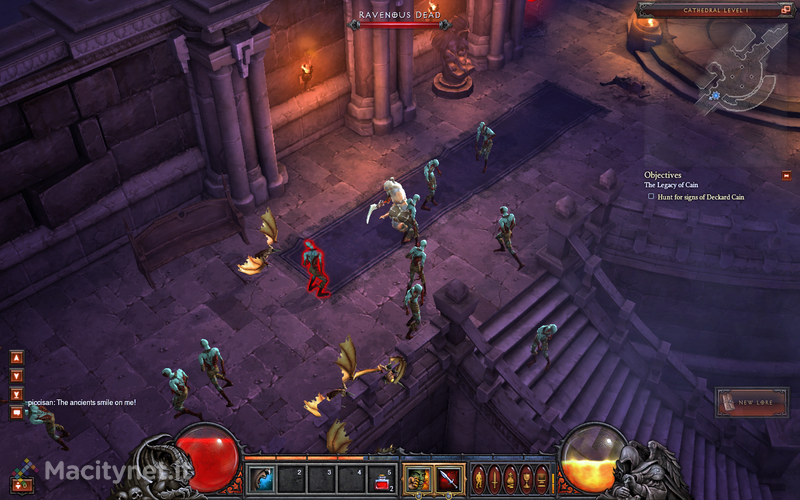Screen dimensions: 800x500
Task: Open the character figure menu button
Action: click(478, 477)
